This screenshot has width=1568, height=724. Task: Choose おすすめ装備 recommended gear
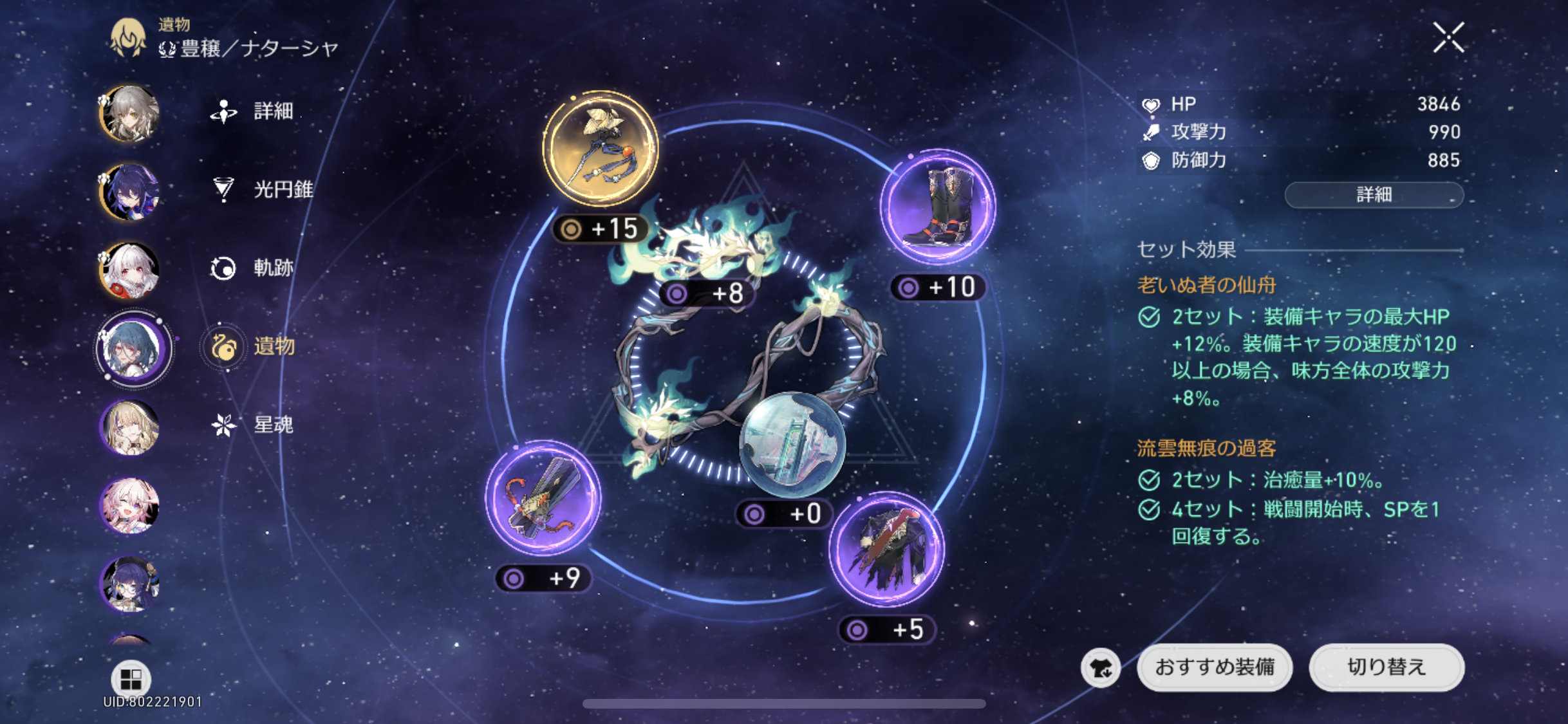(x=1215, y=667)
